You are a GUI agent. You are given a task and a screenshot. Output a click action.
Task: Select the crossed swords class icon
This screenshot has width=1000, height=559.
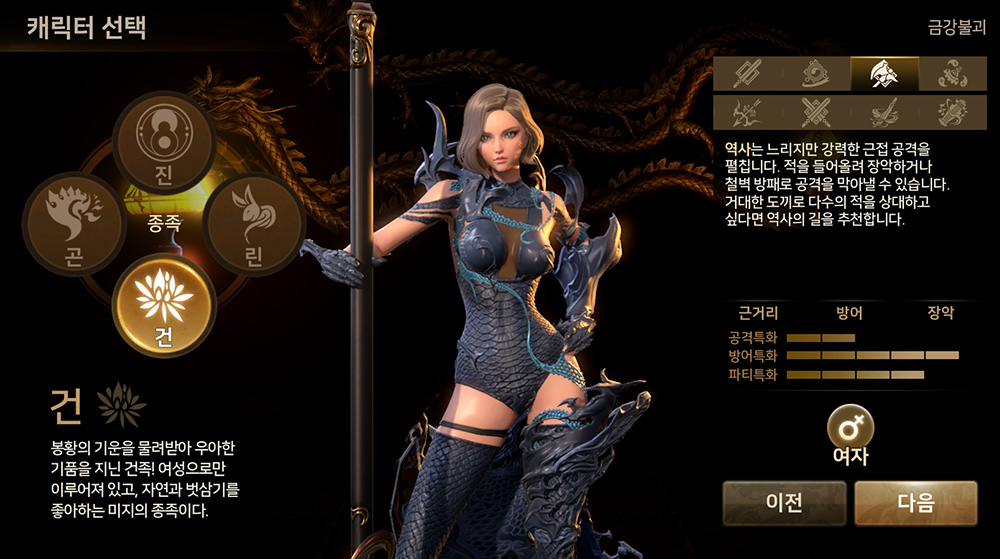[x=815, y=111]
